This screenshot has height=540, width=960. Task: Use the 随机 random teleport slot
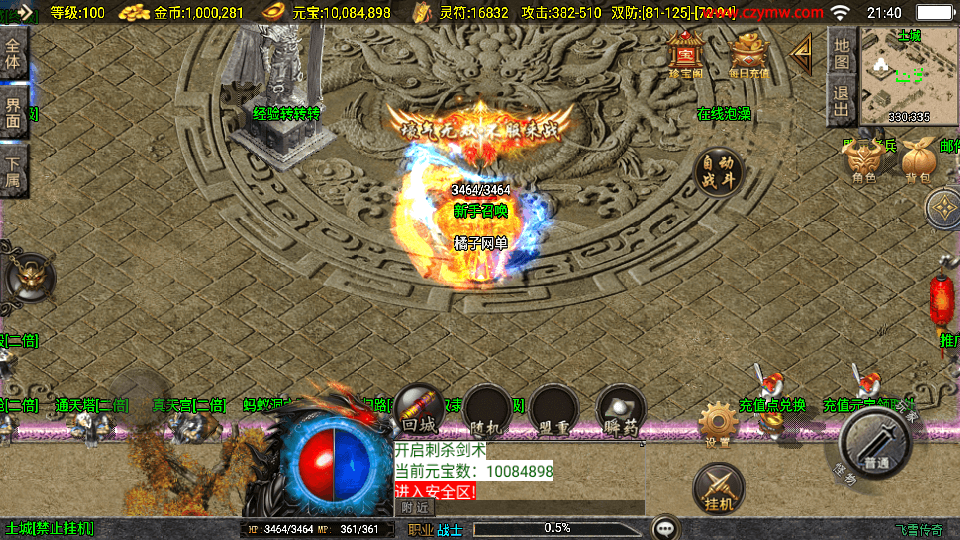click(486, 411)
